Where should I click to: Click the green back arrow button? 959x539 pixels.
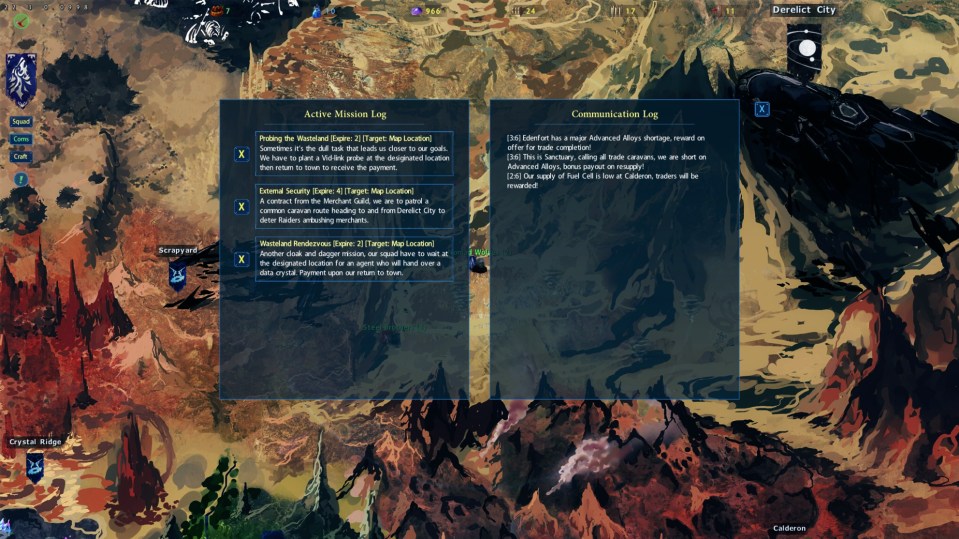(21, 20)
